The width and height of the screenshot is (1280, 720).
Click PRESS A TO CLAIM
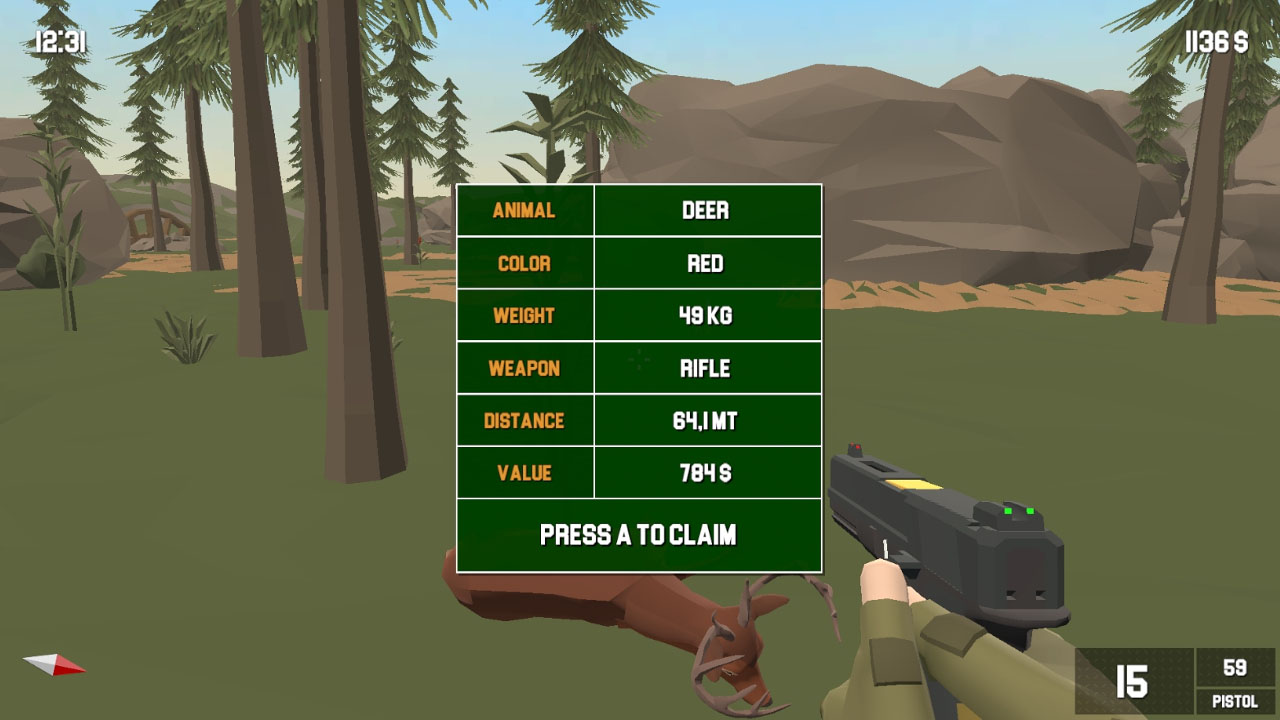pos(638,535)
